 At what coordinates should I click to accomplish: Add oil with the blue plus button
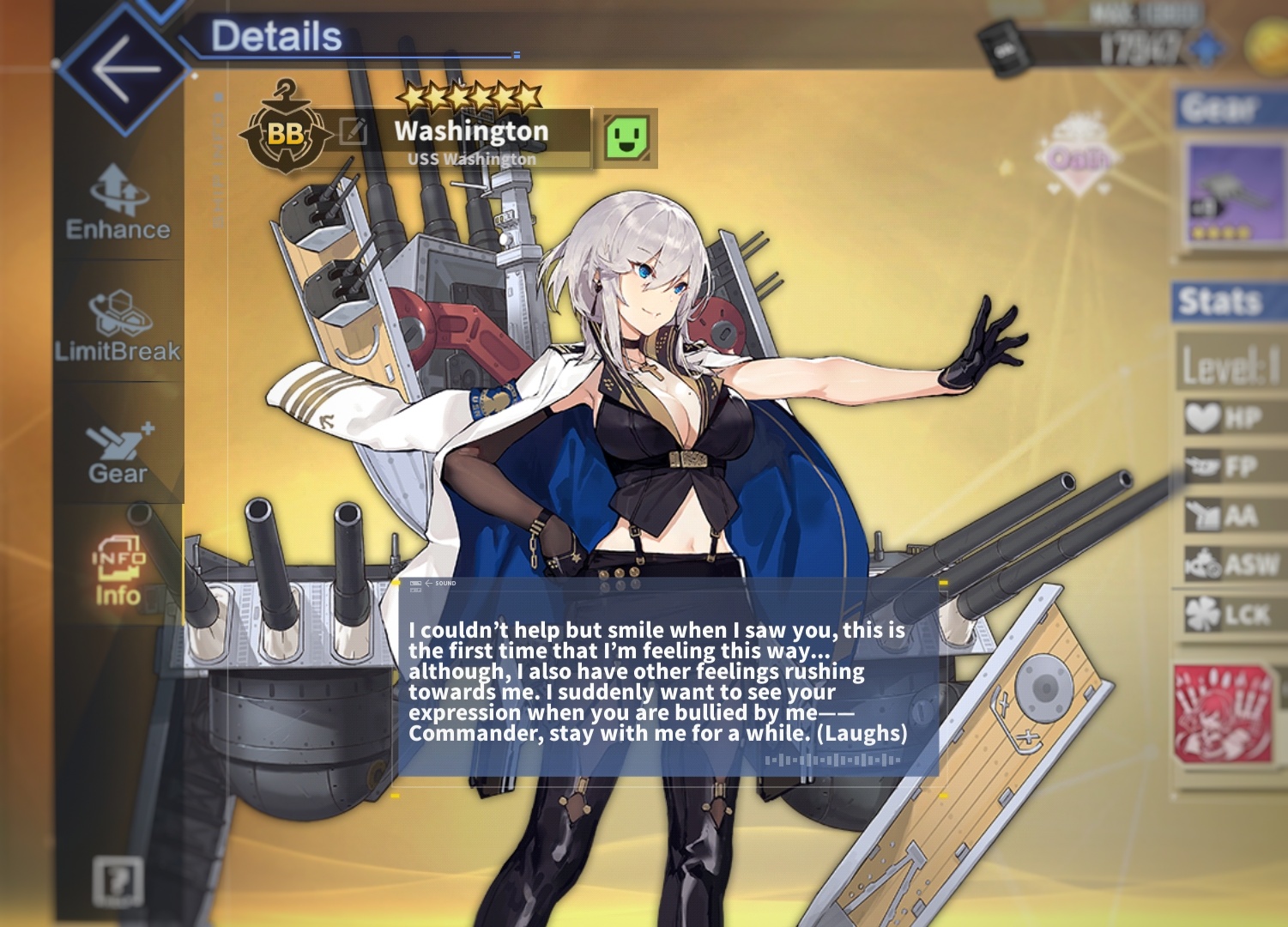[1208, 46]
